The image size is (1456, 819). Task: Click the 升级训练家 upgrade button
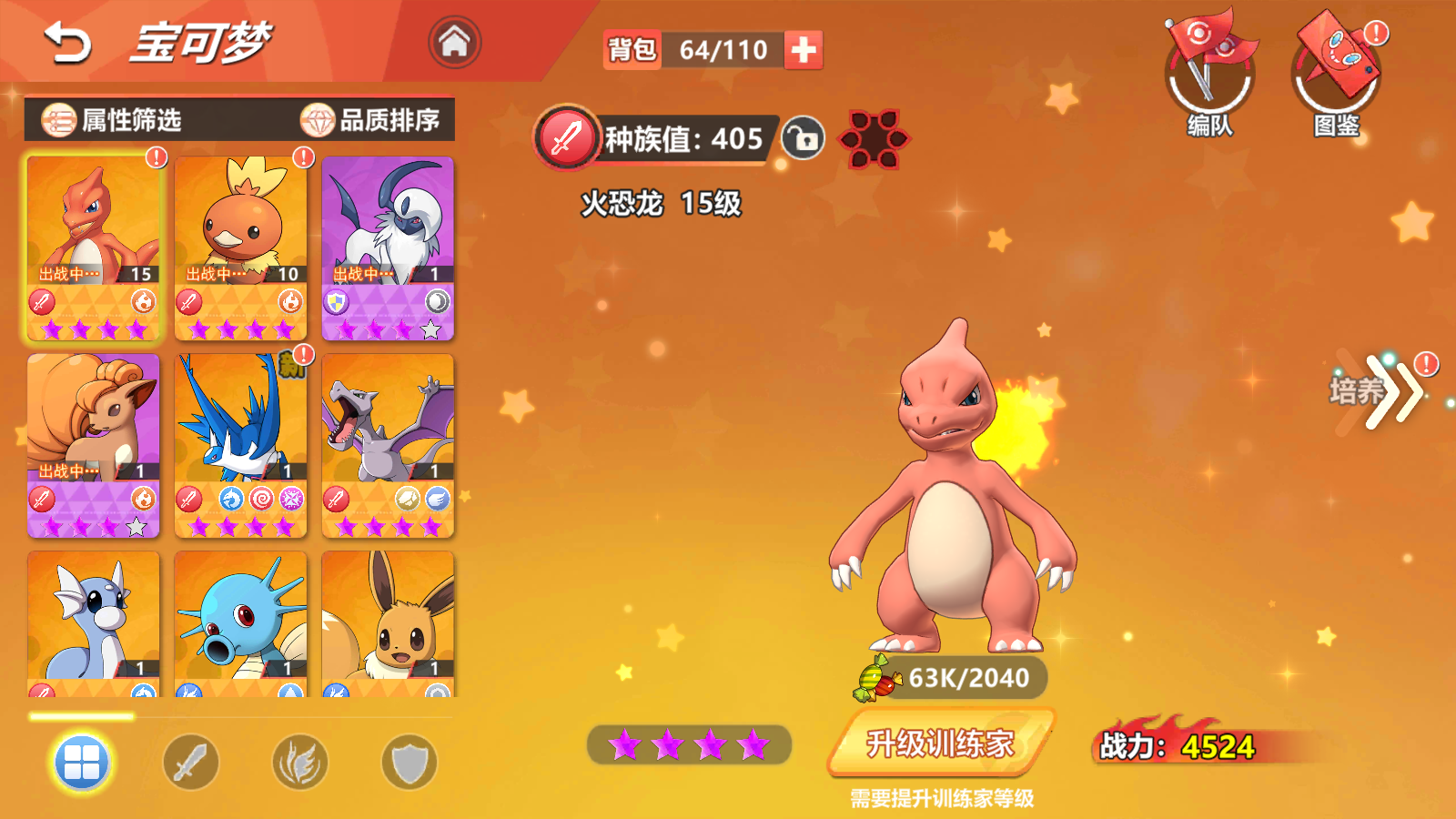click(x=940, y=743)
